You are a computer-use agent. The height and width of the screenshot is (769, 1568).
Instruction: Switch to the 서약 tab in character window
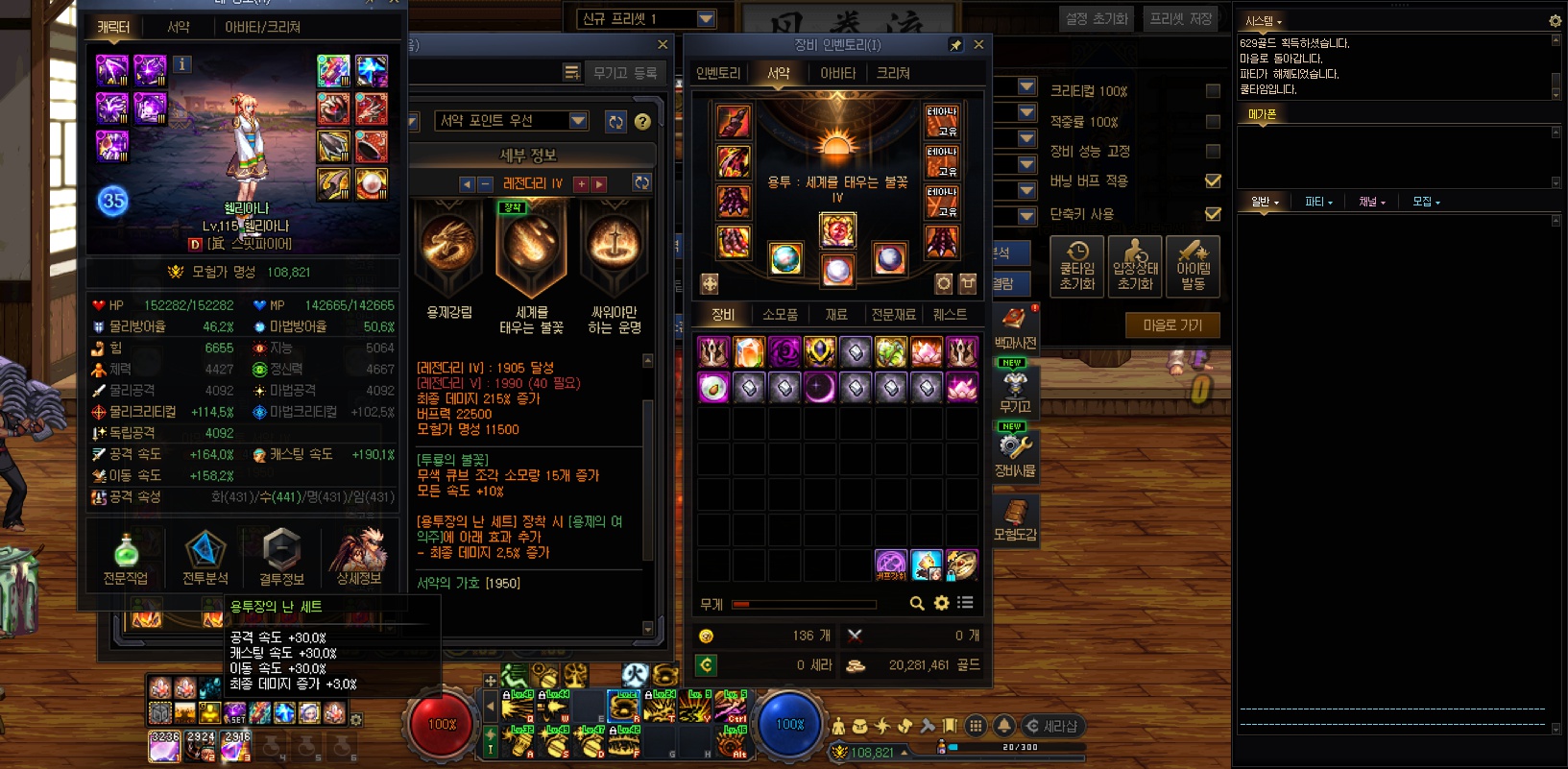(x=179, y=27)
